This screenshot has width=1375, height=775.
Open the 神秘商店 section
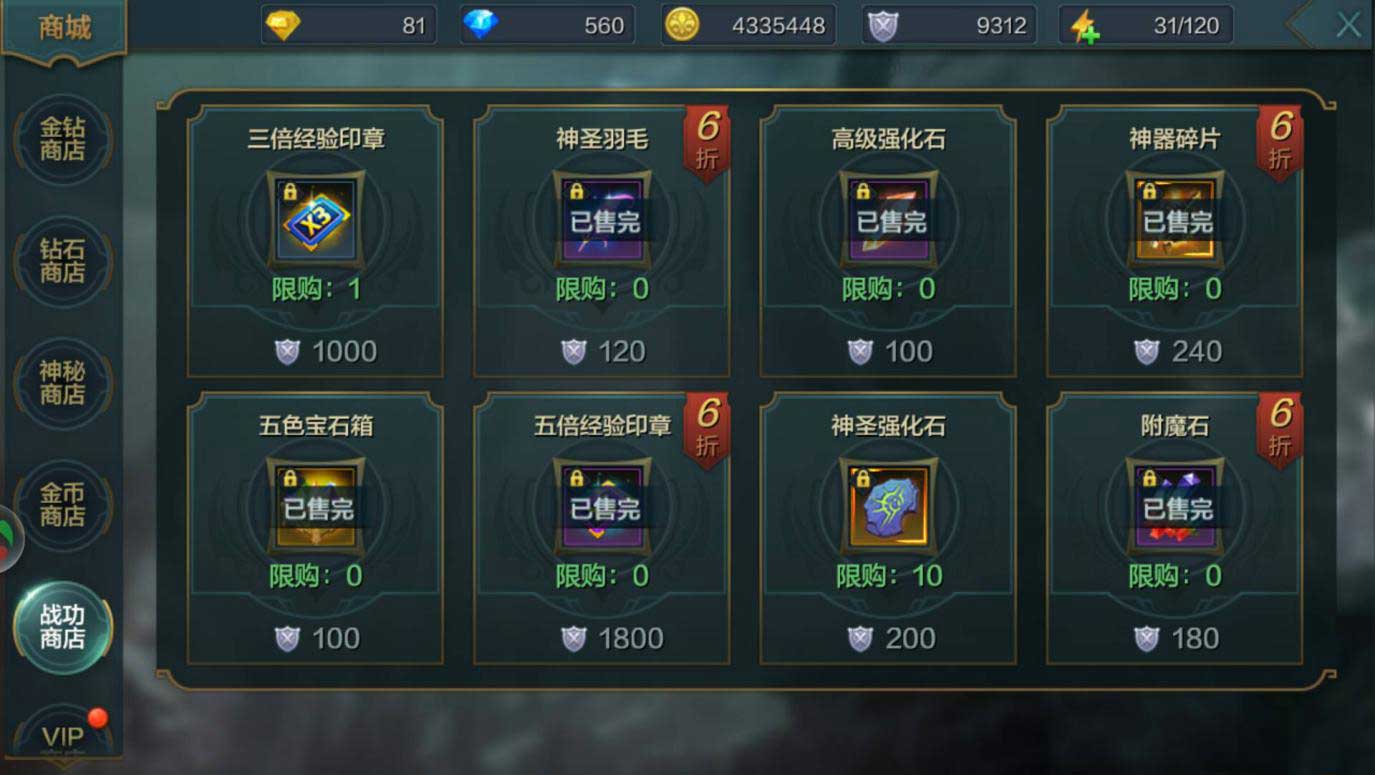click(62, 383)
